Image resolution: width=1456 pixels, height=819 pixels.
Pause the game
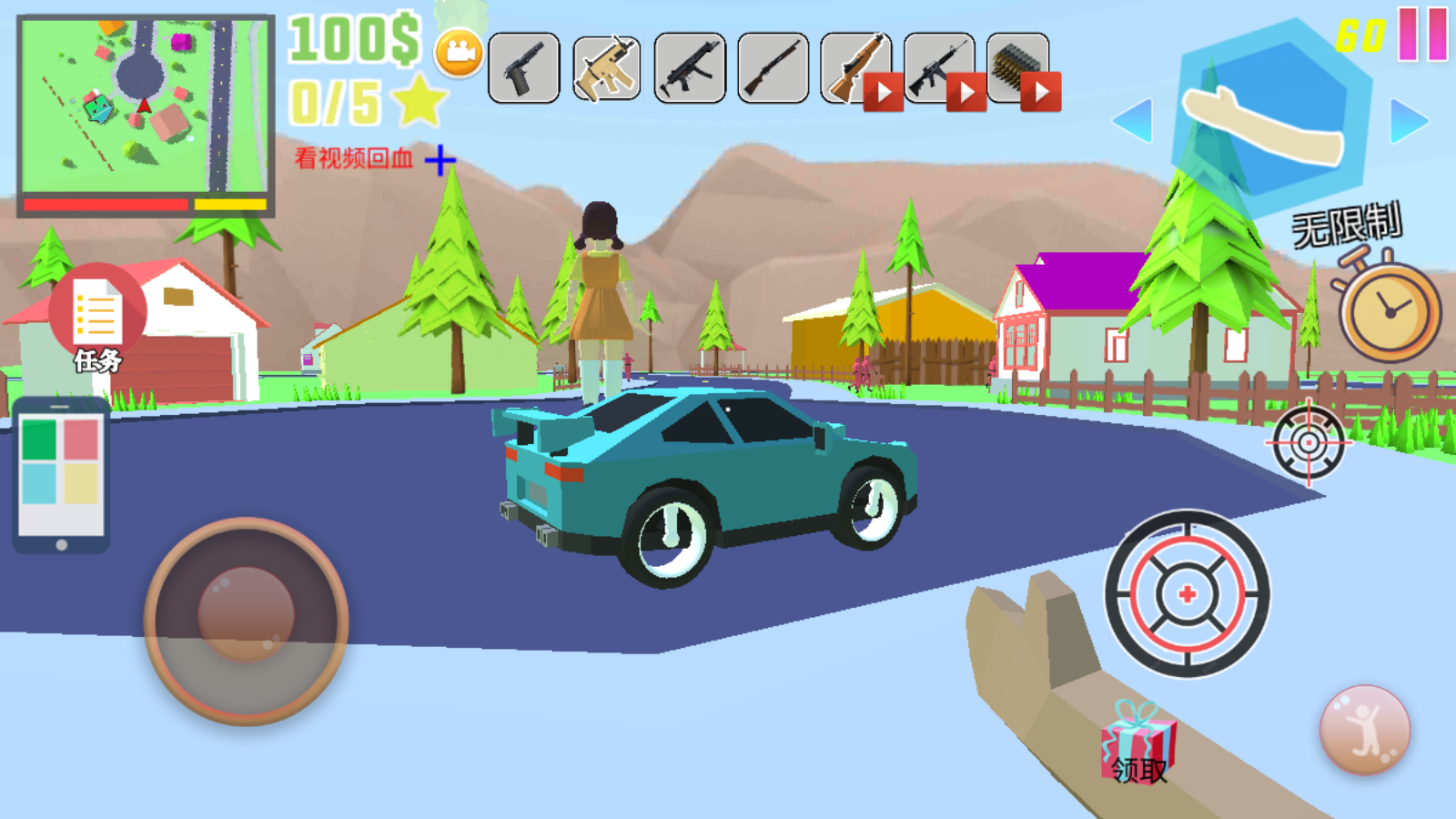pos(1422,35)
